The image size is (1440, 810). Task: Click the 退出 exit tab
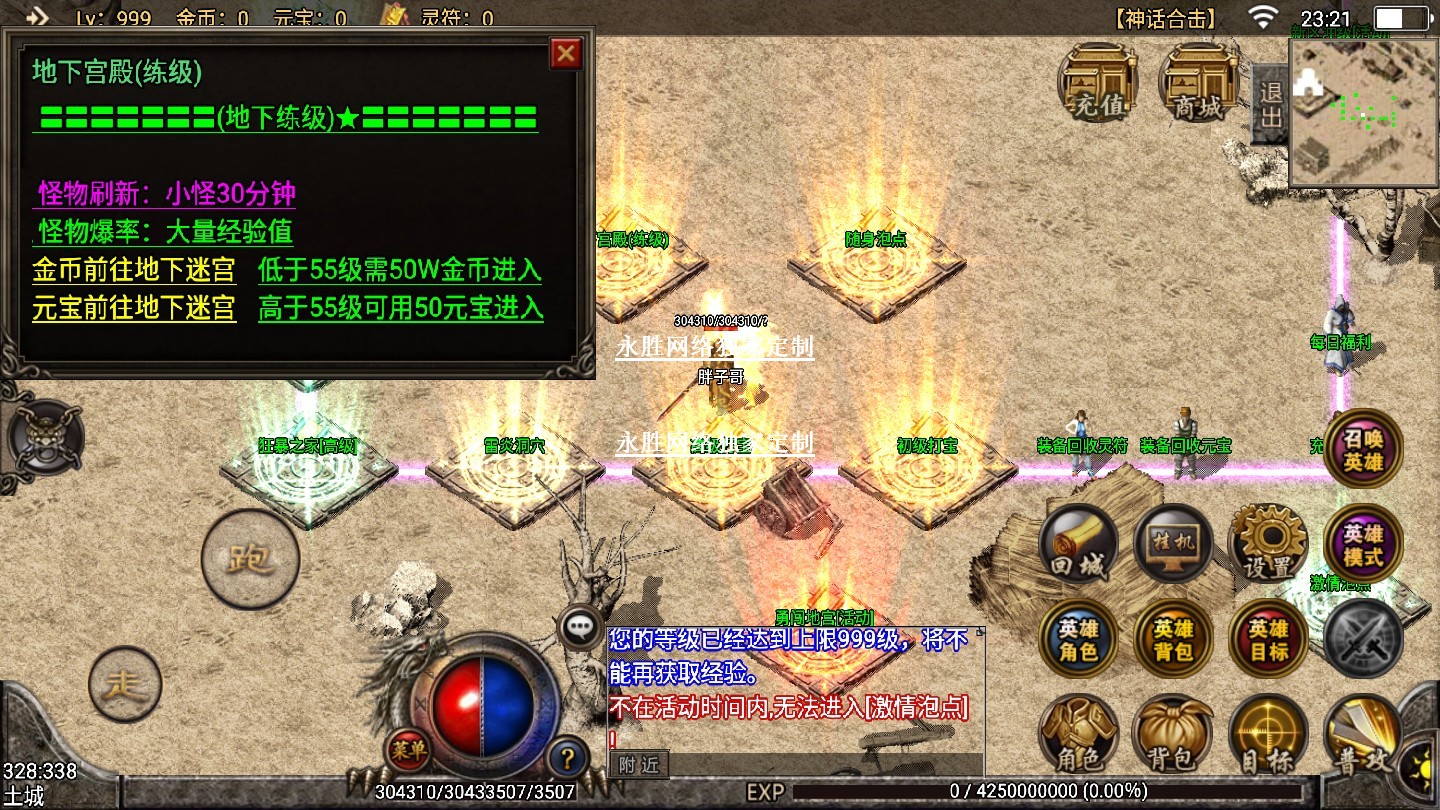coord(1270,104)
